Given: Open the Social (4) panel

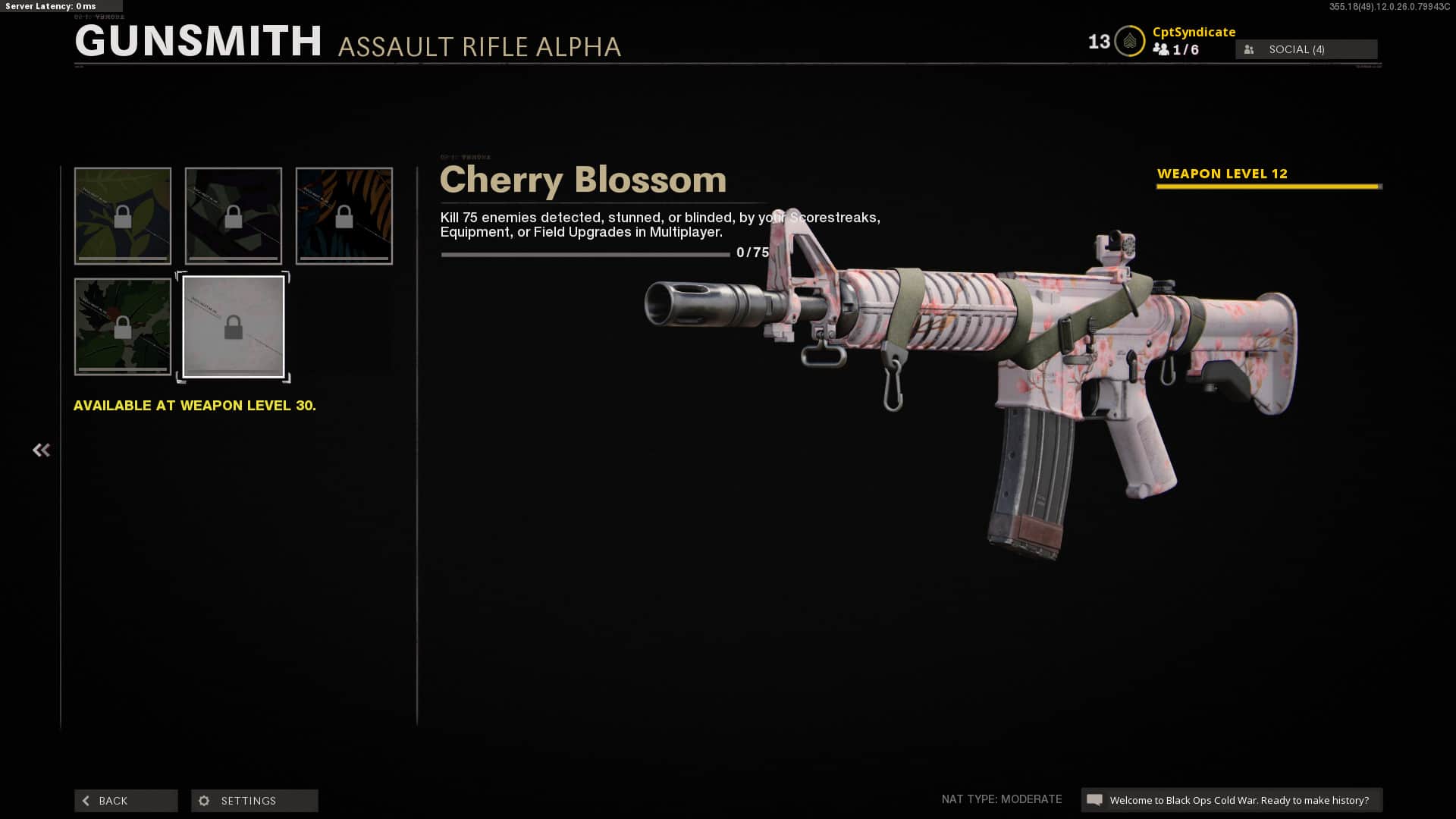Looking at the screenshot, I should pyautogui.click(x=1306, y=49).
